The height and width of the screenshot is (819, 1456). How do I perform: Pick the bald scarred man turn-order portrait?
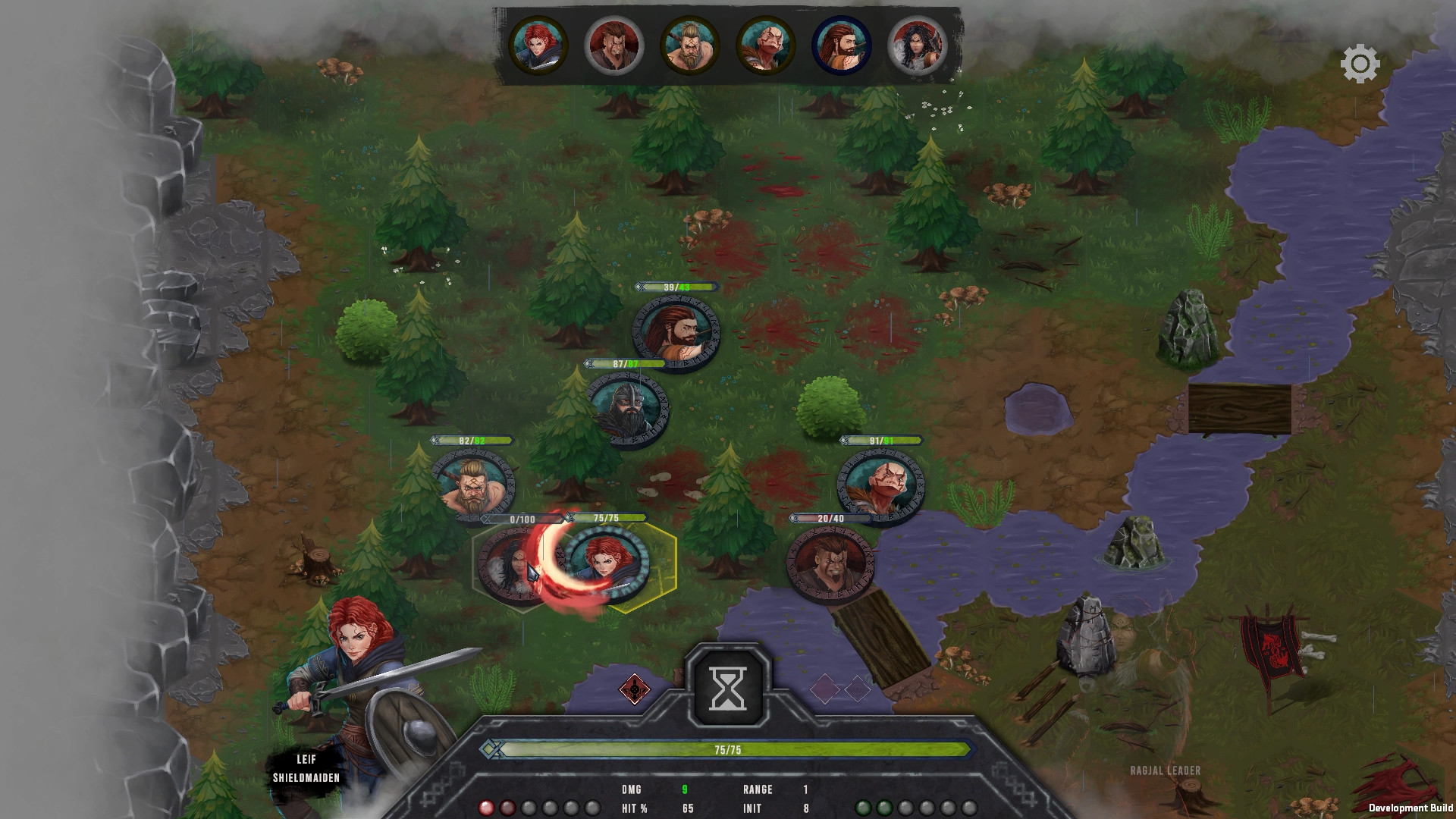tap(765, 45)
